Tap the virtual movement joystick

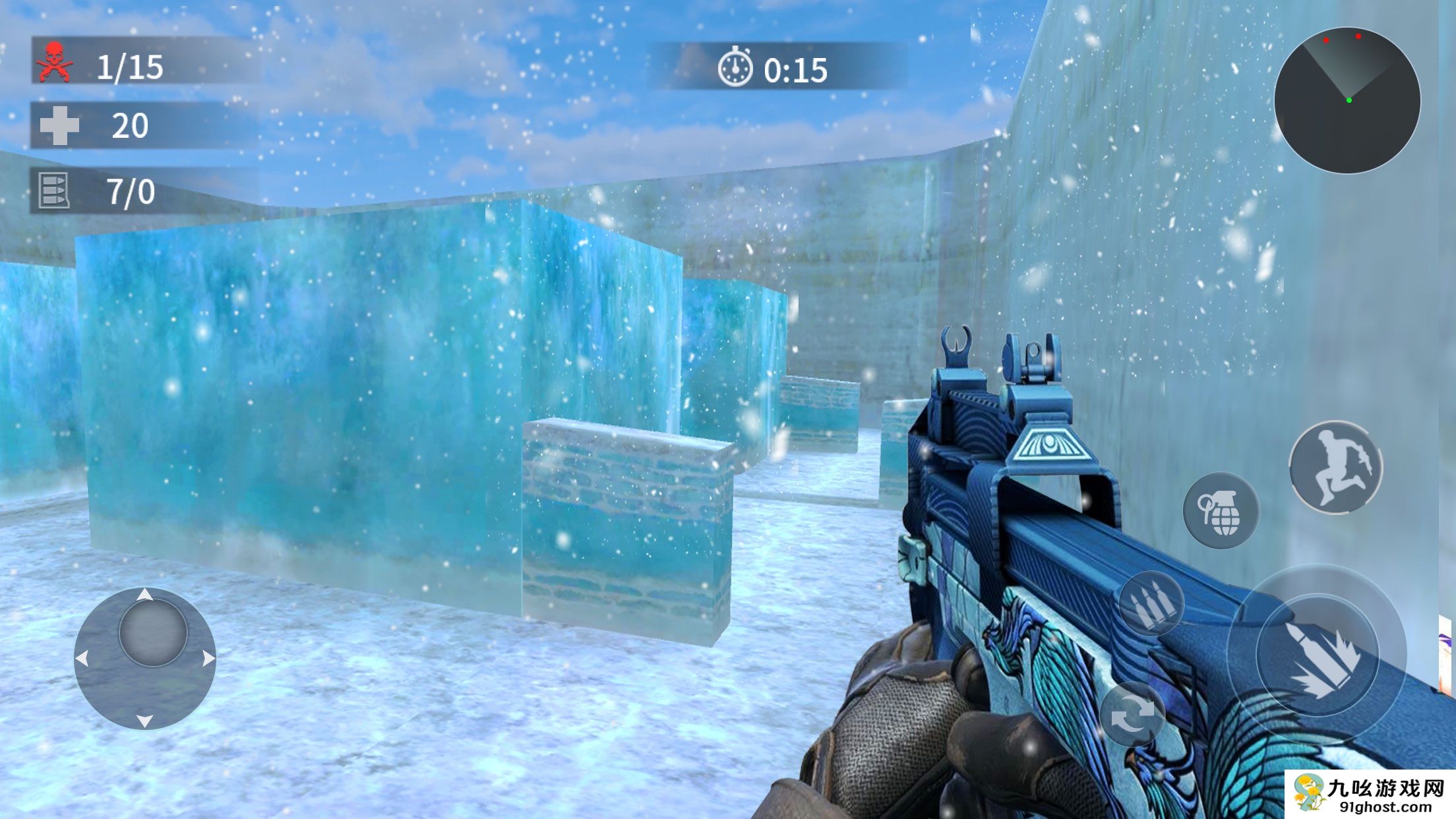click(145, 657)
